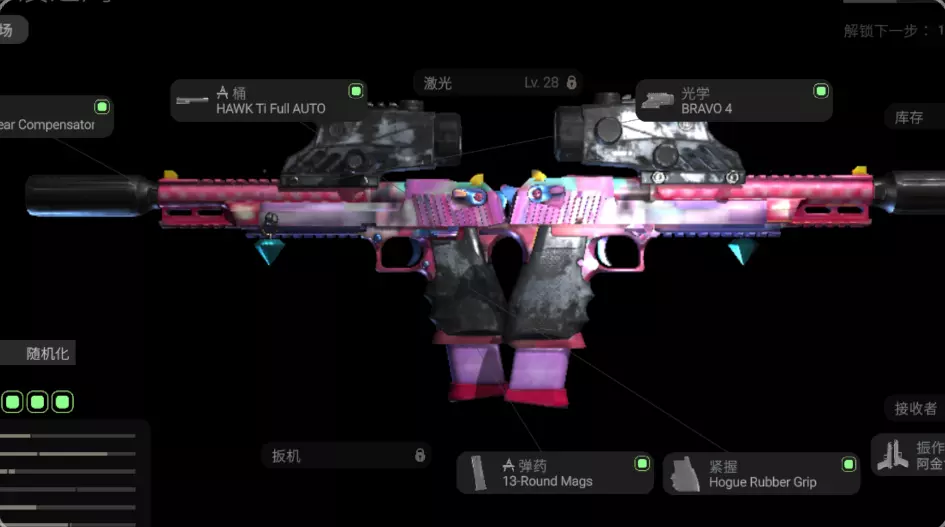Select the BRAVO 4 optic attachment slot
Viewport: 945px width, 527px height.
(733, 101)
